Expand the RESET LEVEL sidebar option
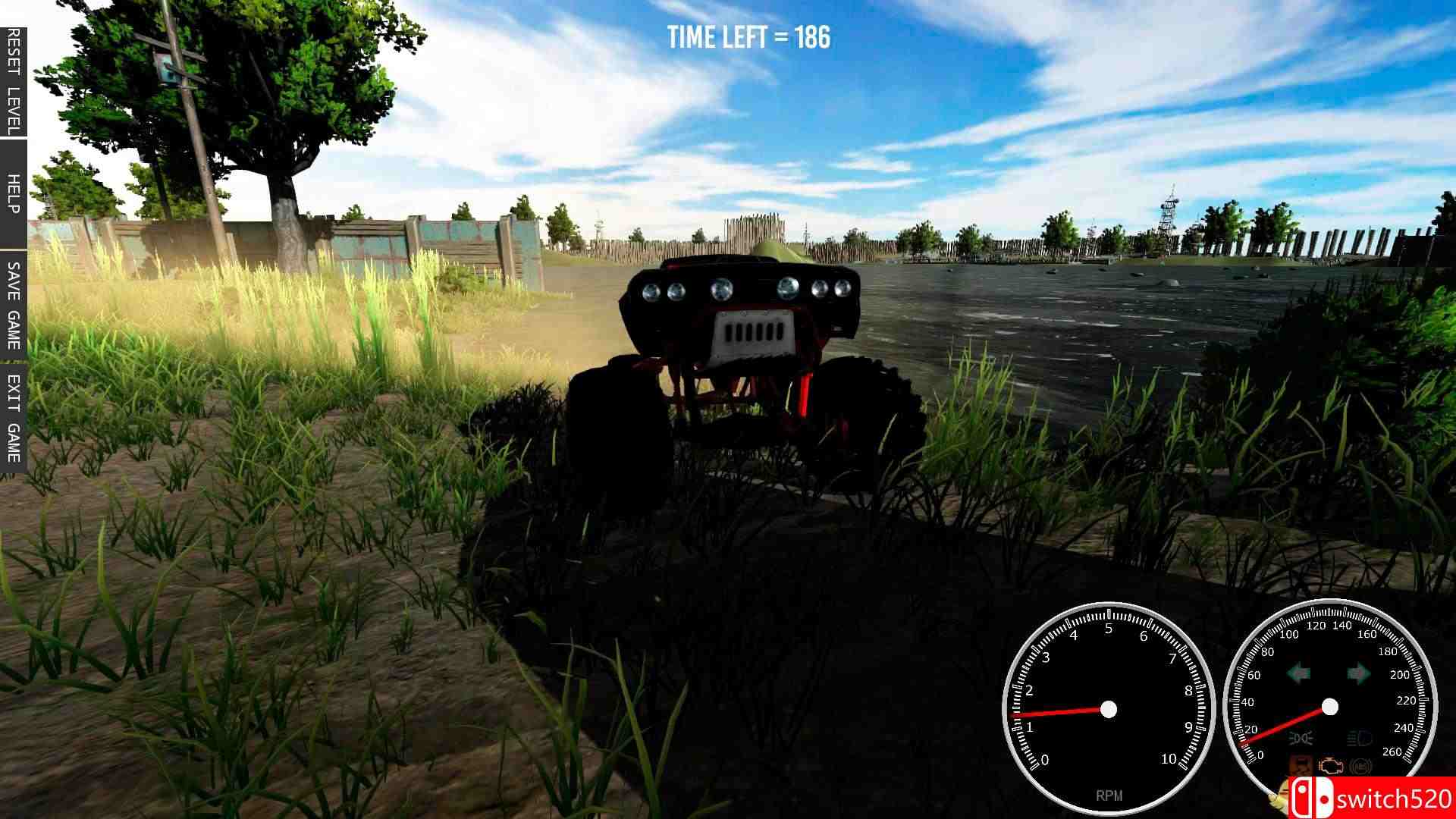 click(x=11, y=76)
